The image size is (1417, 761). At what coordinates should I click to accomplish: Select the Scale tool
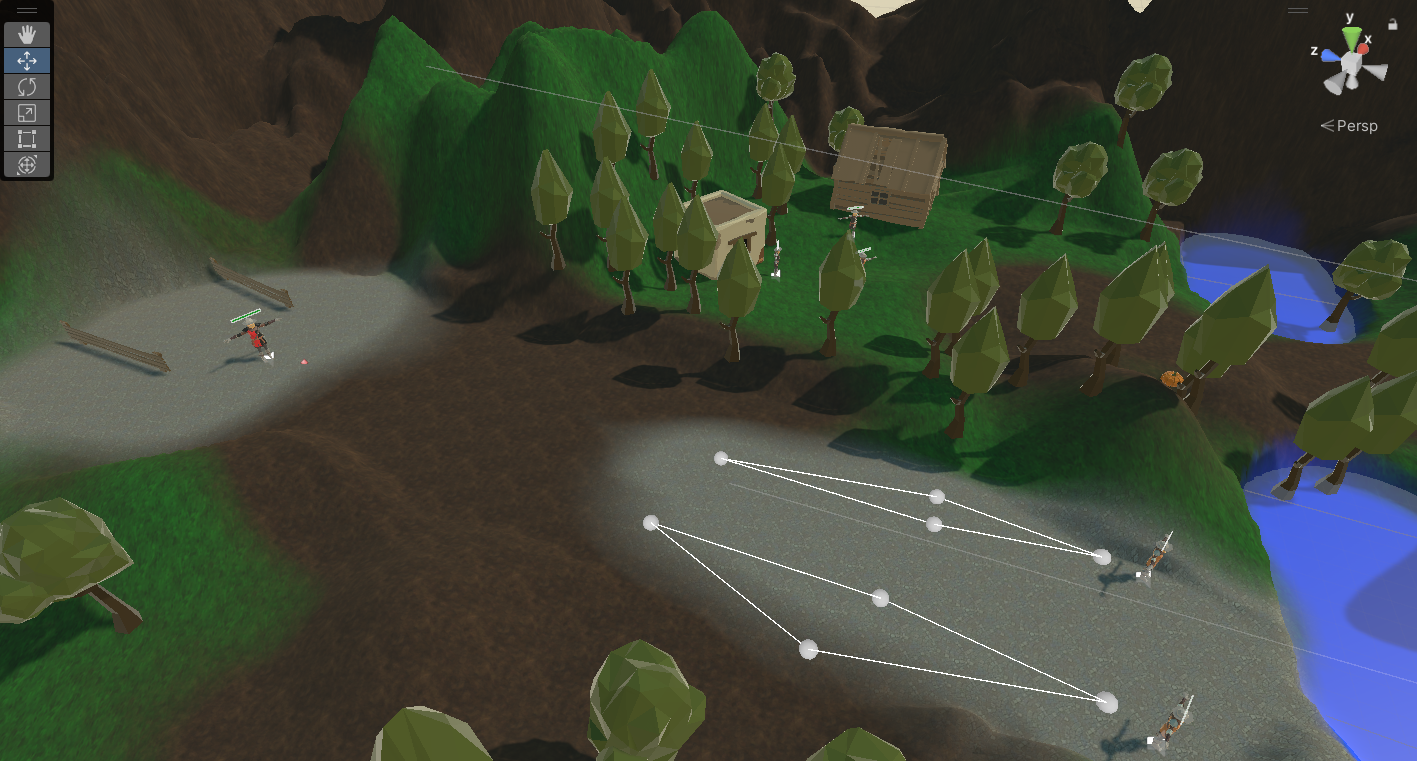[x=27, y=112]
